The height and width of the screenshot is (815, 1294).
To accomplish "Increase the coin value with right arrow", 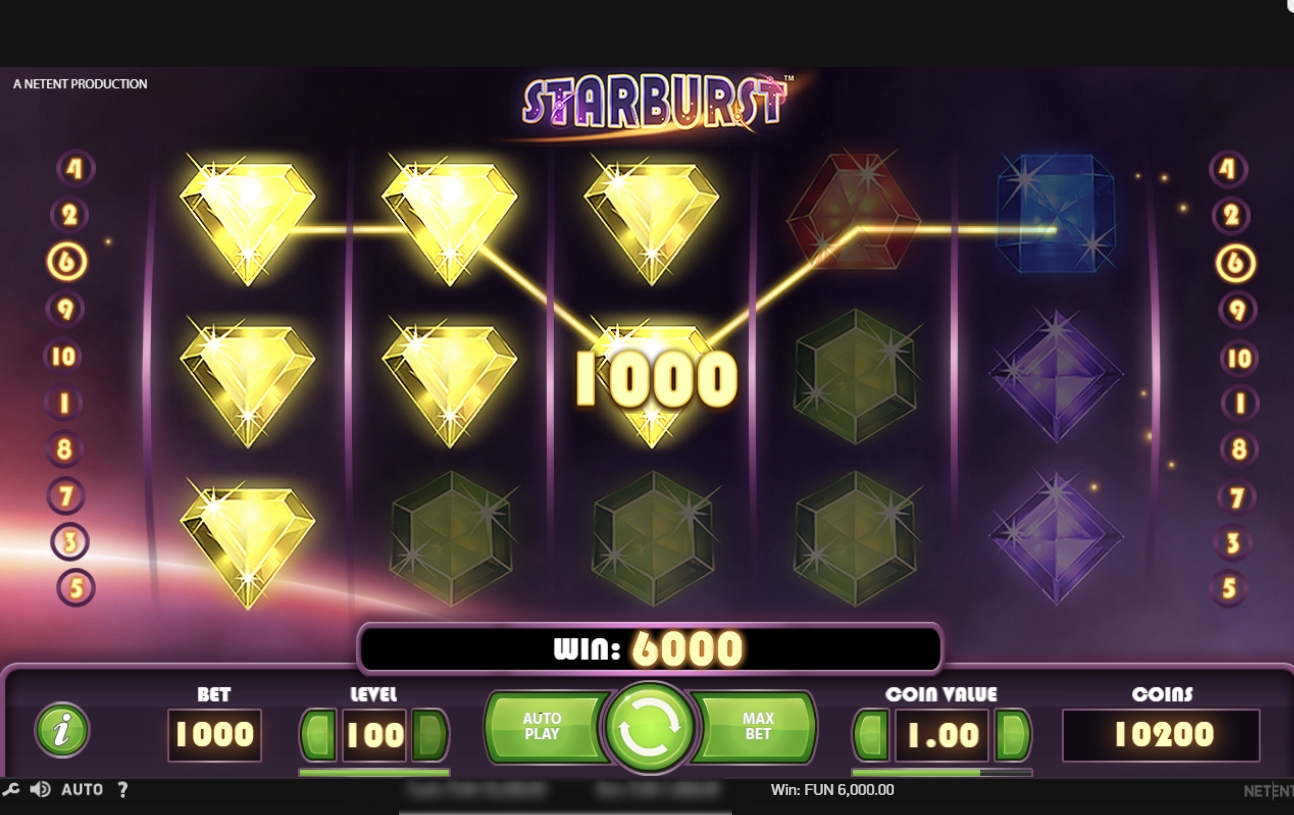I will coord(1012,734).
